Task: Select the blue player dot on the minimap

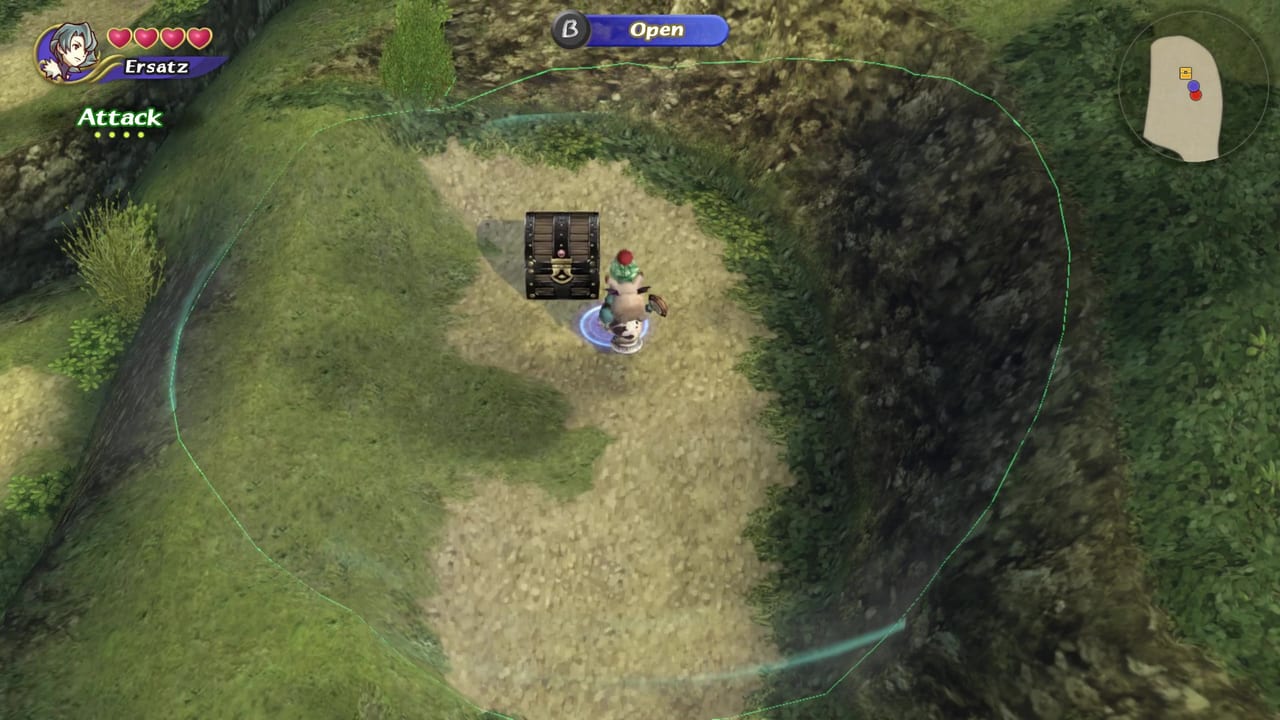Action: point(1194,86)
